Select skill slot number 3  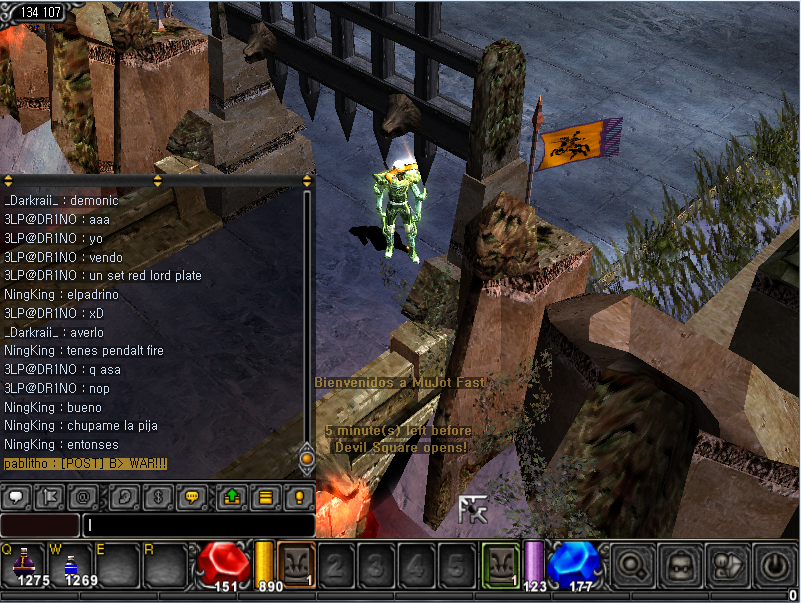(375, 566)
